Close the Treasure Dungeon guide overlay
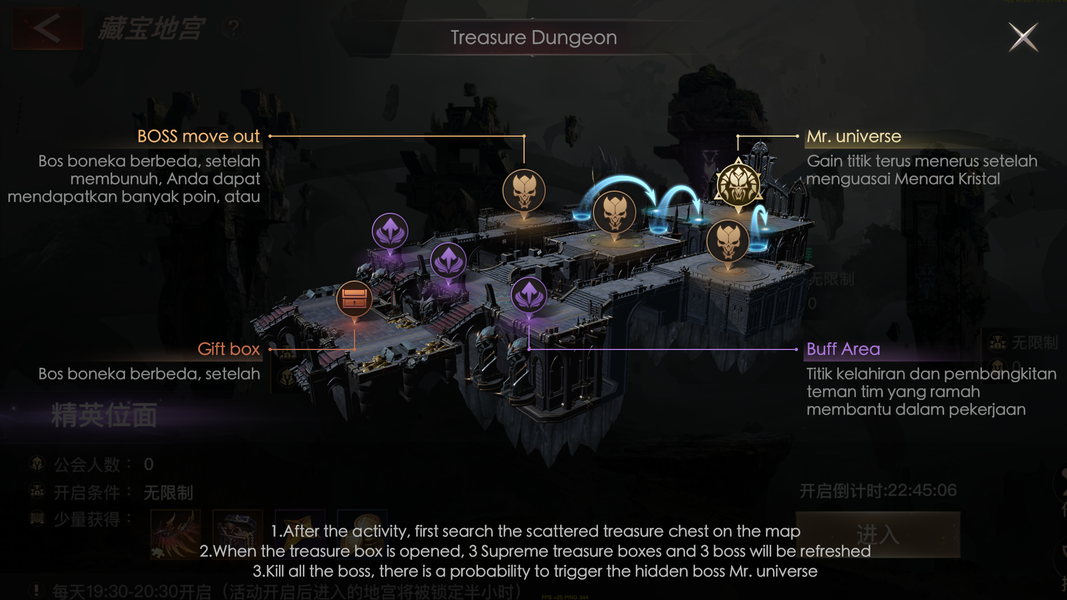1067x600 pixels. 1022,38
